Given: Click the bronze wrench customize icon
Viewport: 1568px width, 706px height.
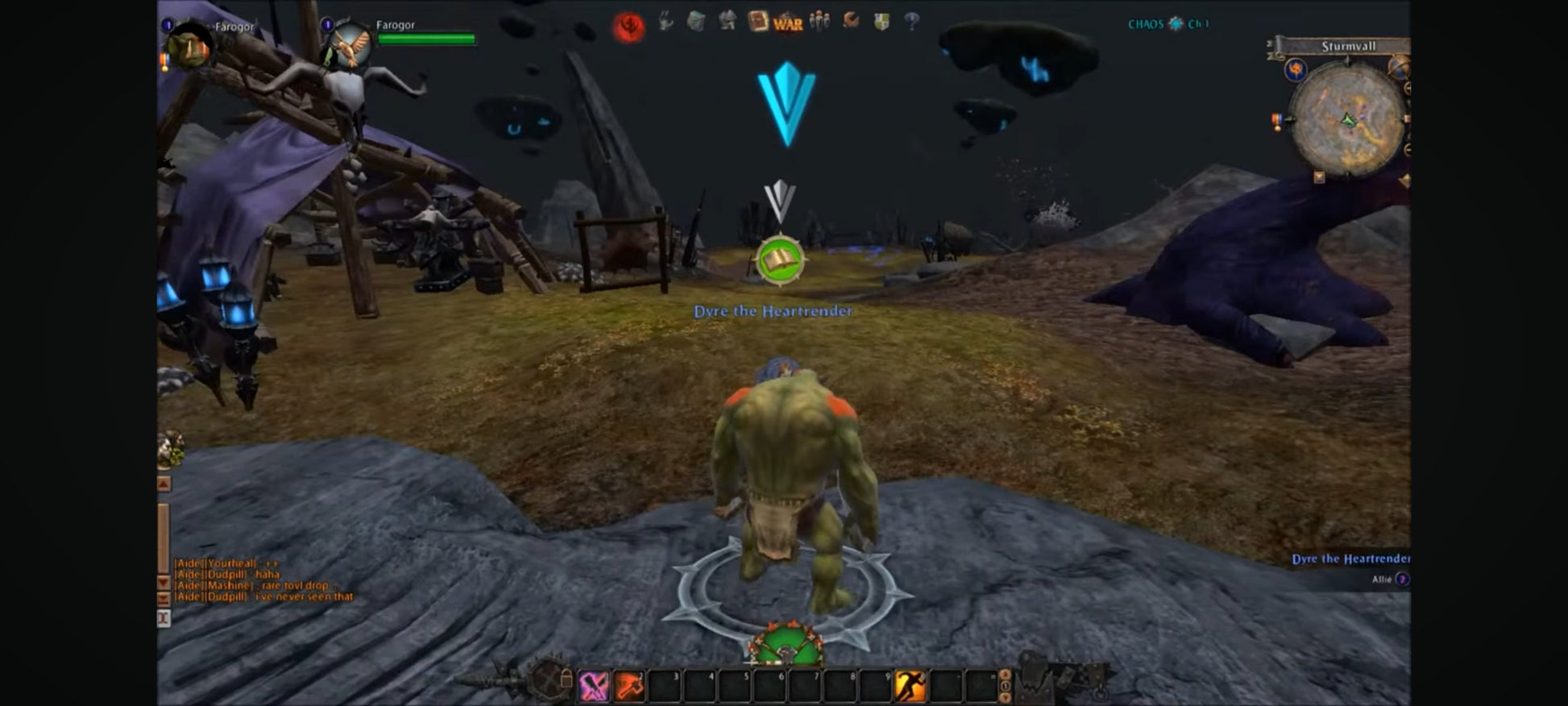Looking at the screenshot, I should pos(851,21).
